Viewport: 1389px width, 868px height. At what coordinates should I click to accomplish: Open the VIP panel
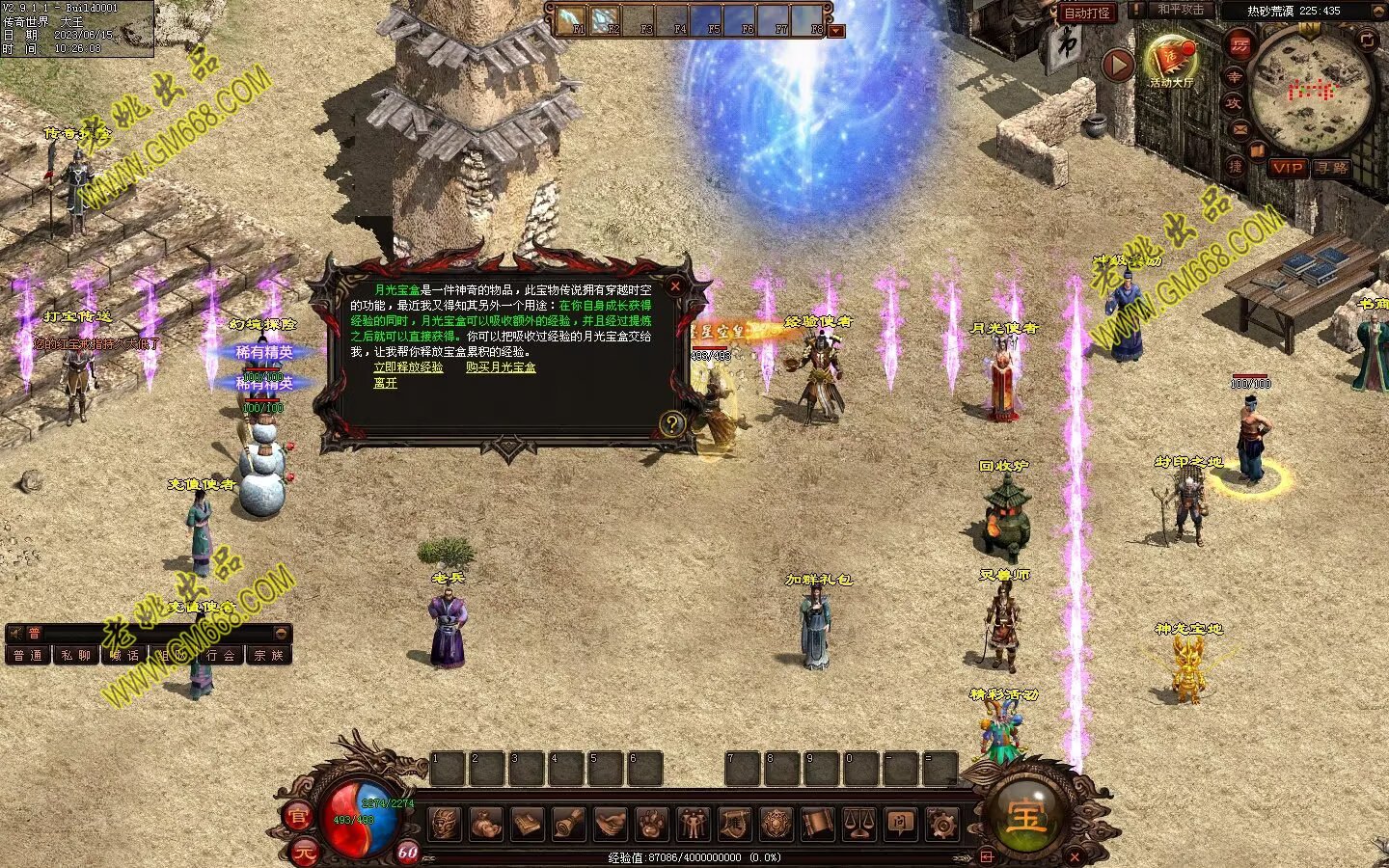click(x=1287, y=168)
